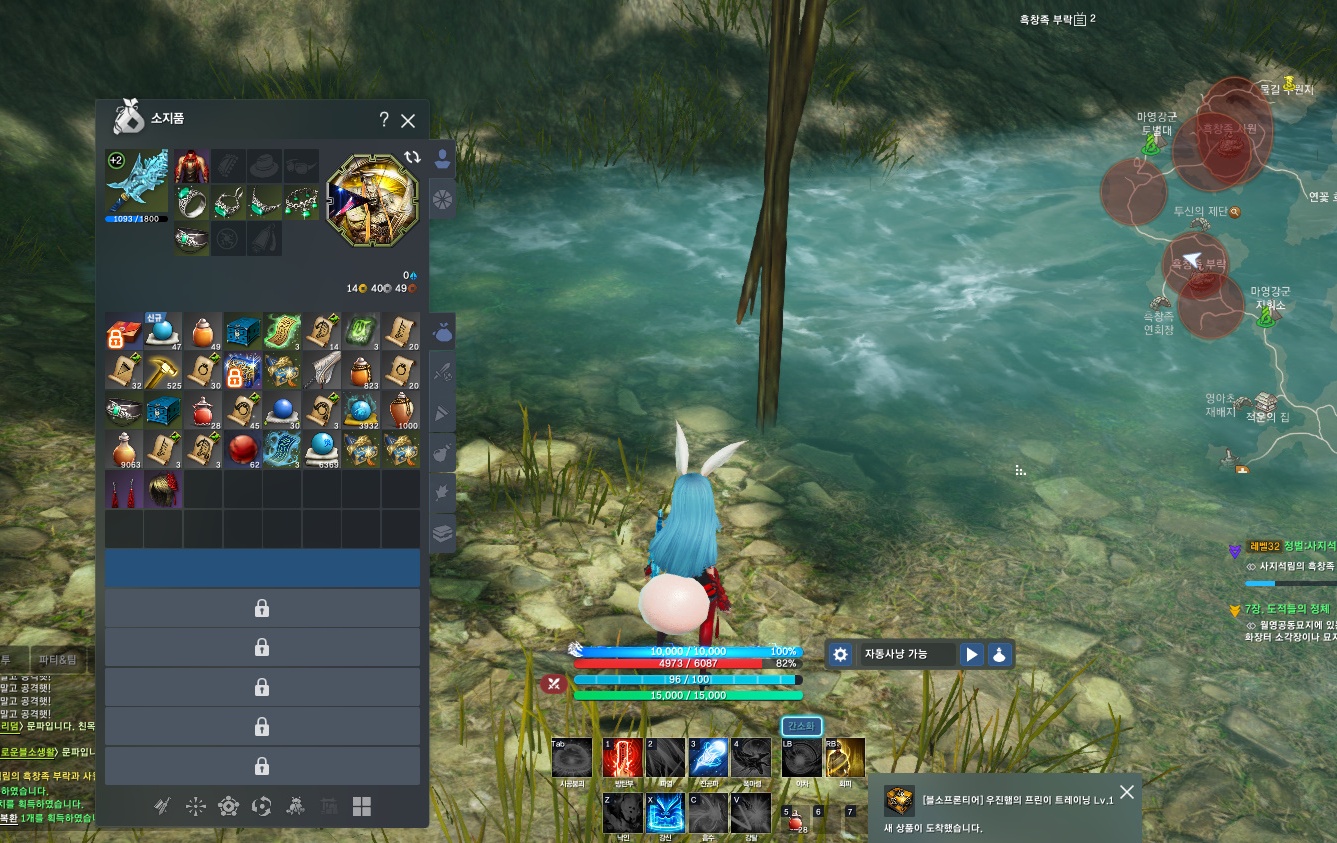Select the golden hammer item in inventory
Screen dimensions: 1337x843
tap(163, 371)
